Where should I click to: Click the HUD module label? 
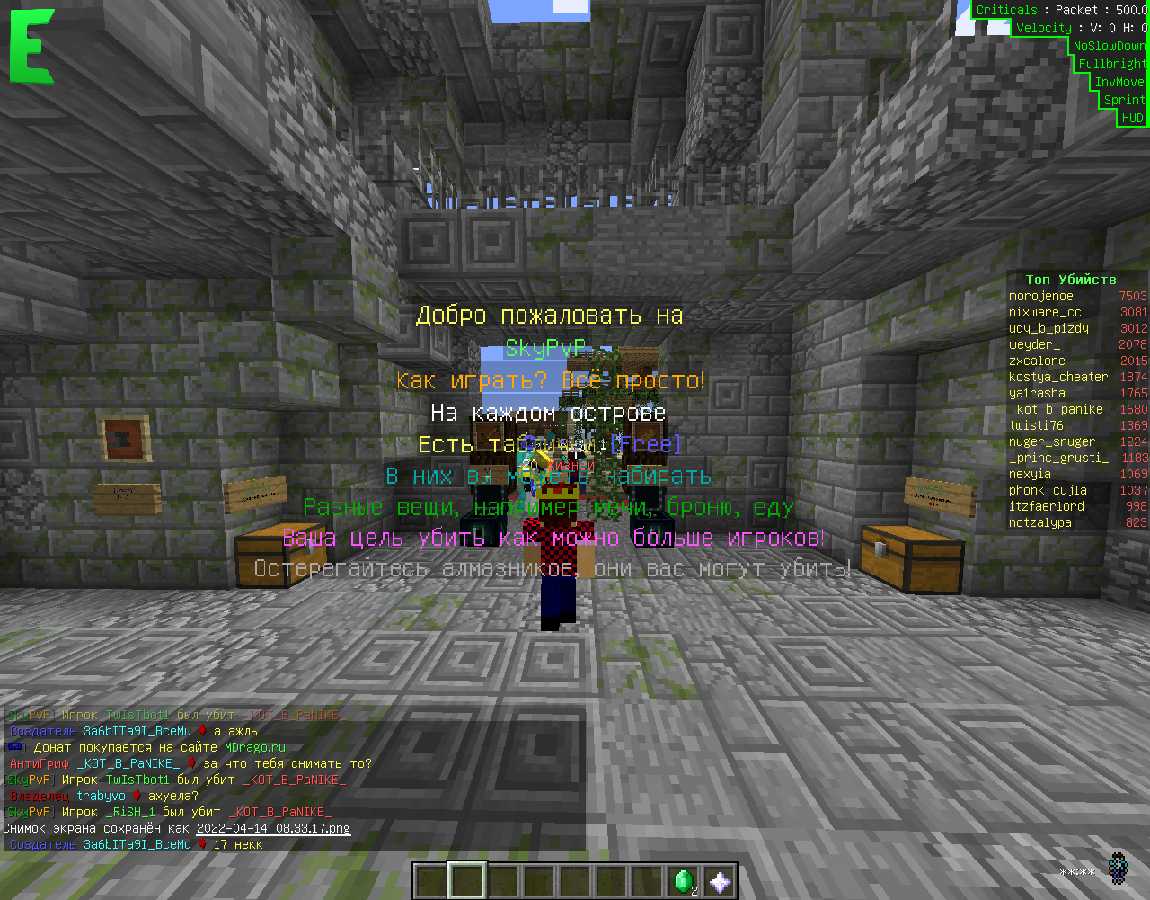tap(1132, 118)
